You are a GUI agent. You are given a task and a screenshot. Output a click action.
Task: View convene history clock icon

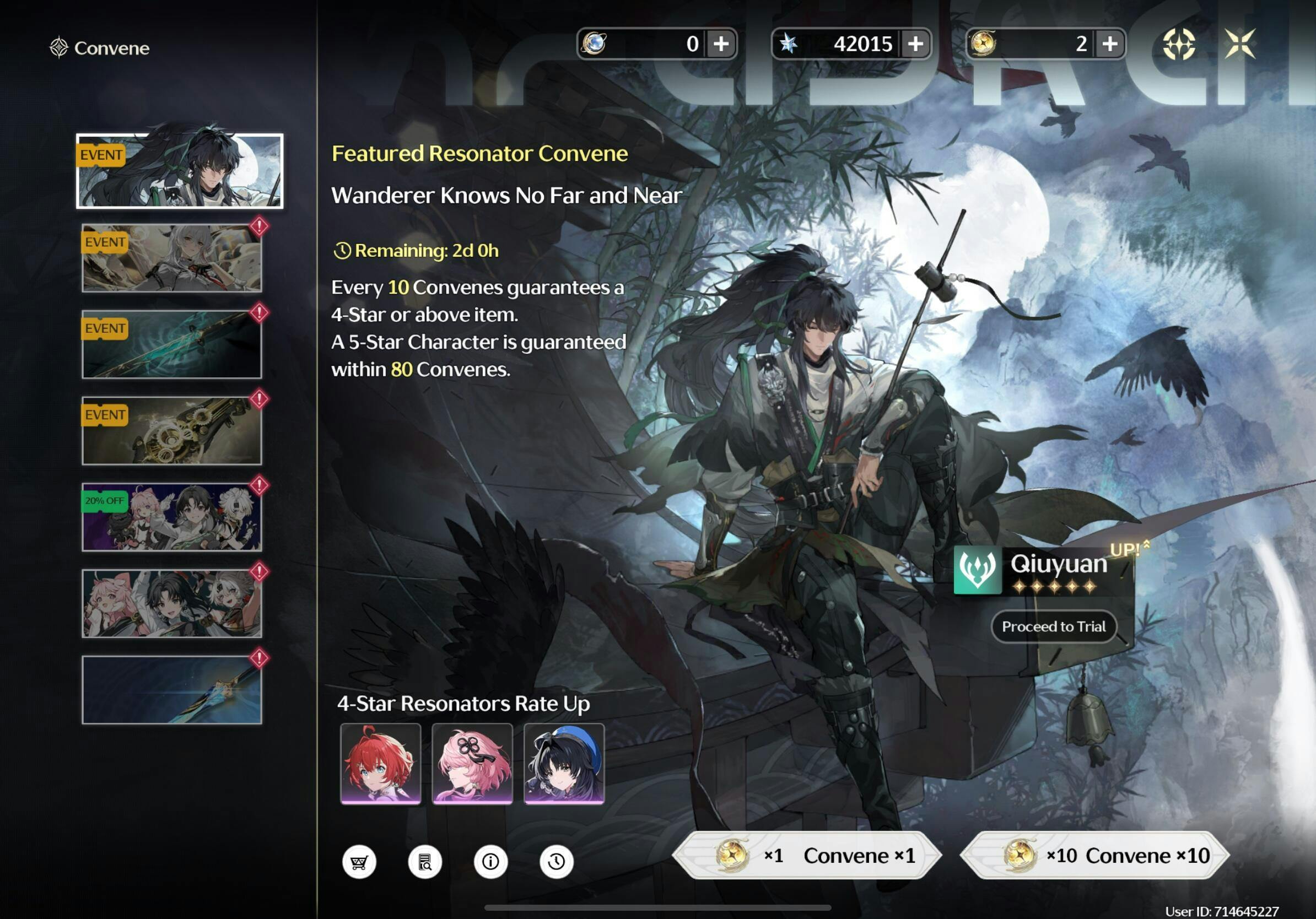(556, 861)
